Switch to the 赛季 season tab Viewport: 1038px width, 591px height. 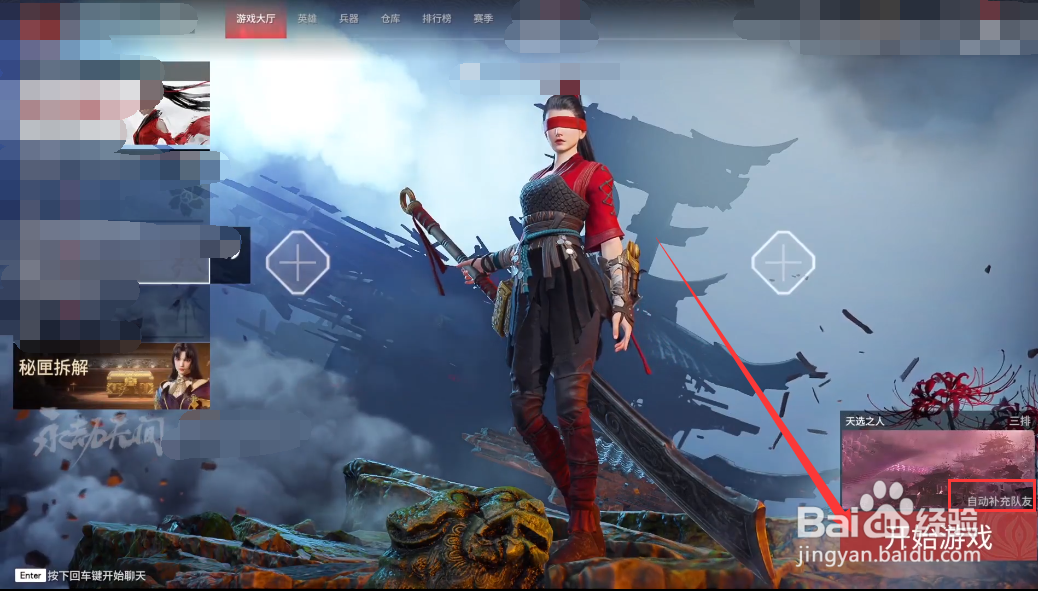point(483,19)
